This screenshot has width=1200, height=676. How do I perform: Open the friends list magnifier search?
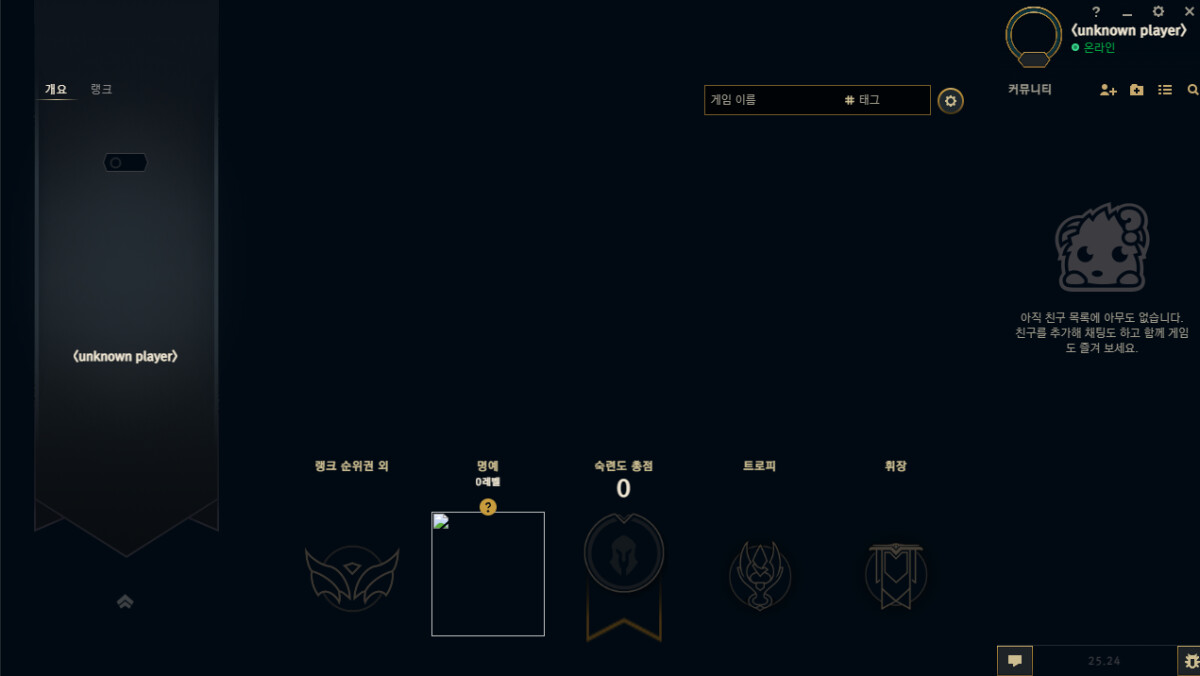point(1193,90)
